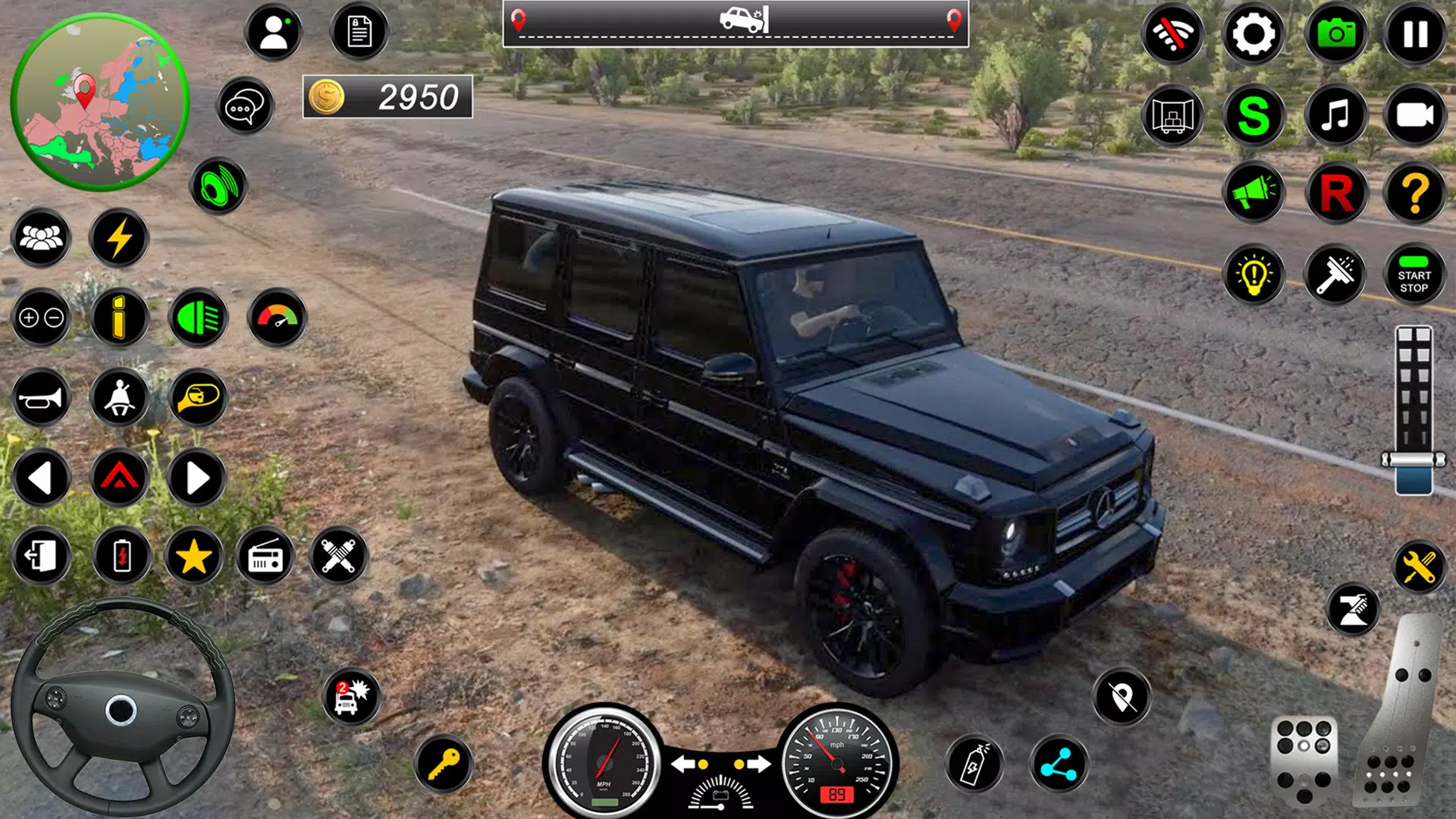Open the gear settings menu
The image size is (1456, 819).
pos(1253,34)
